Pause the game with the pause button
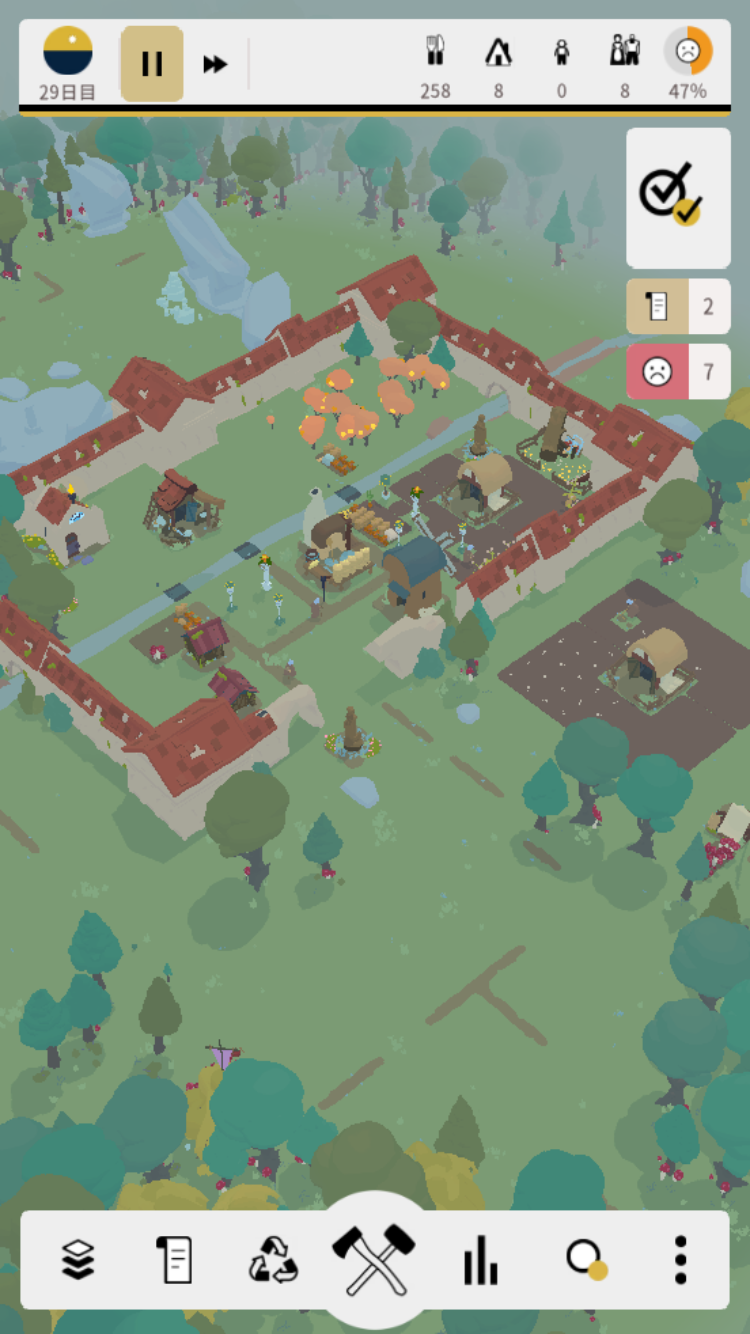The image size is (750, 1334). (x=152, y=64)
